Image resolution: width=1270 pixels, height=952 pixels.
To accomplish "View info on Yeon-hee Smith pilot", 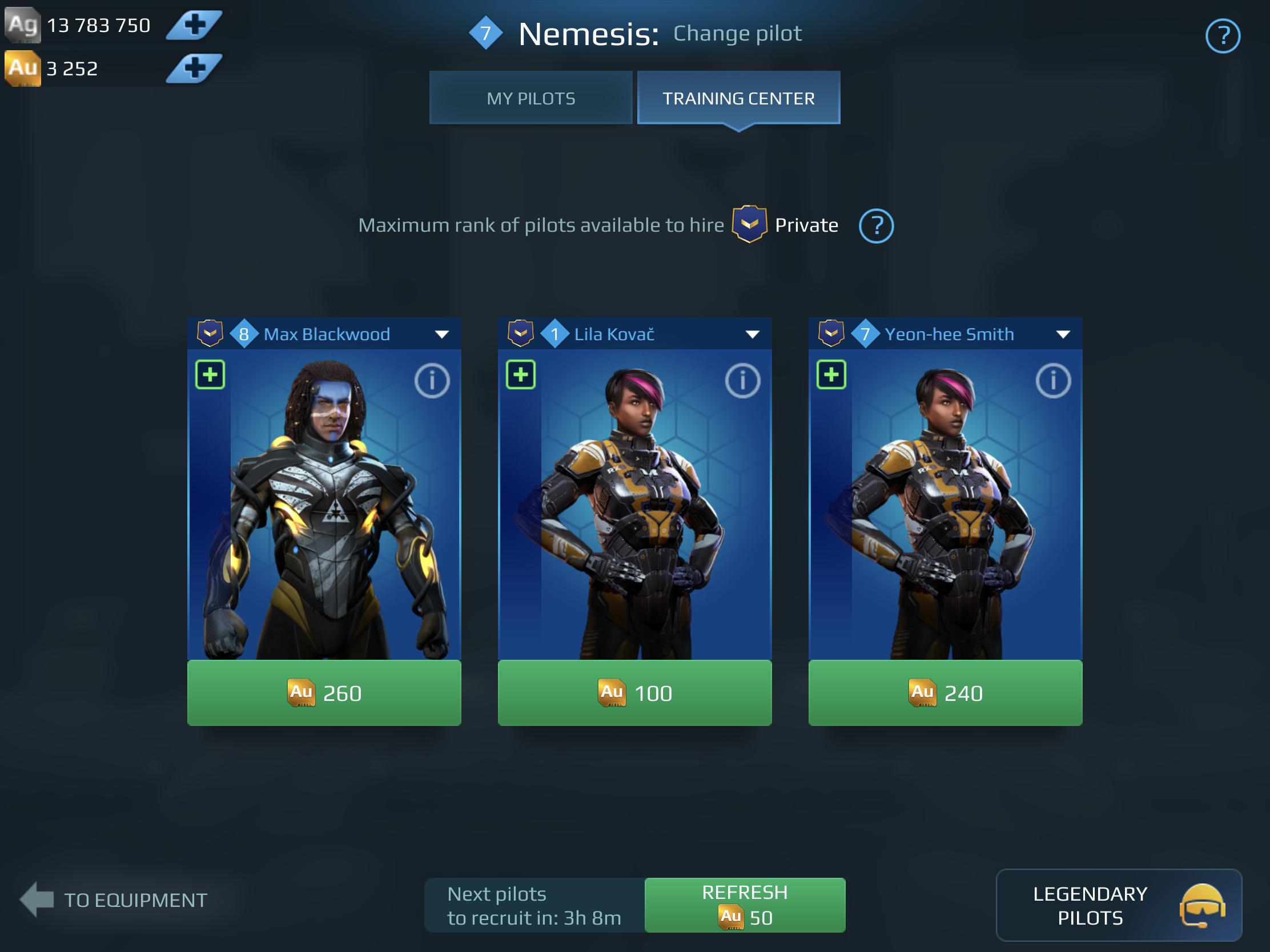I will coord(1054,381).
